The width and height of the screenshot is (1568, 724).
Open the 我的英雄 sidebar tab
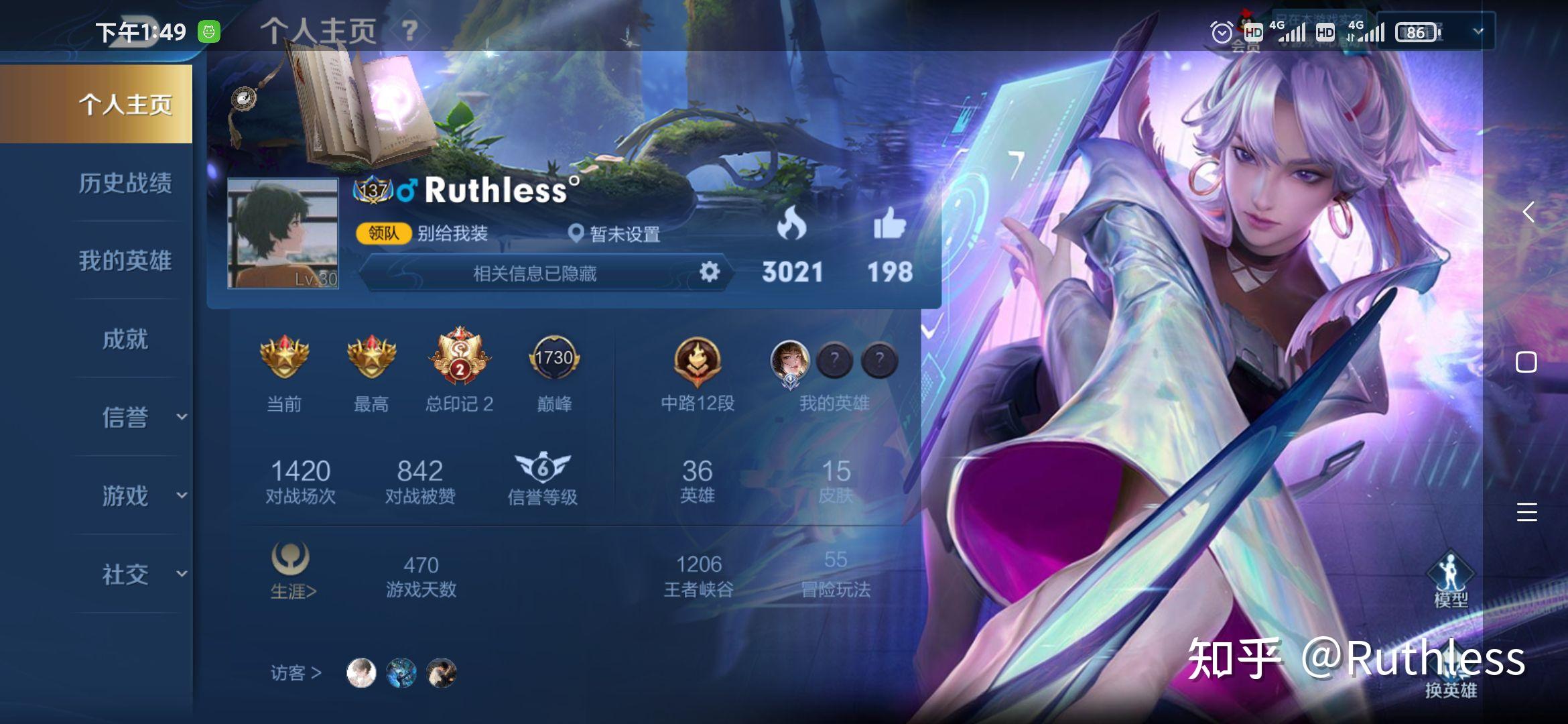tap(125, 261)
